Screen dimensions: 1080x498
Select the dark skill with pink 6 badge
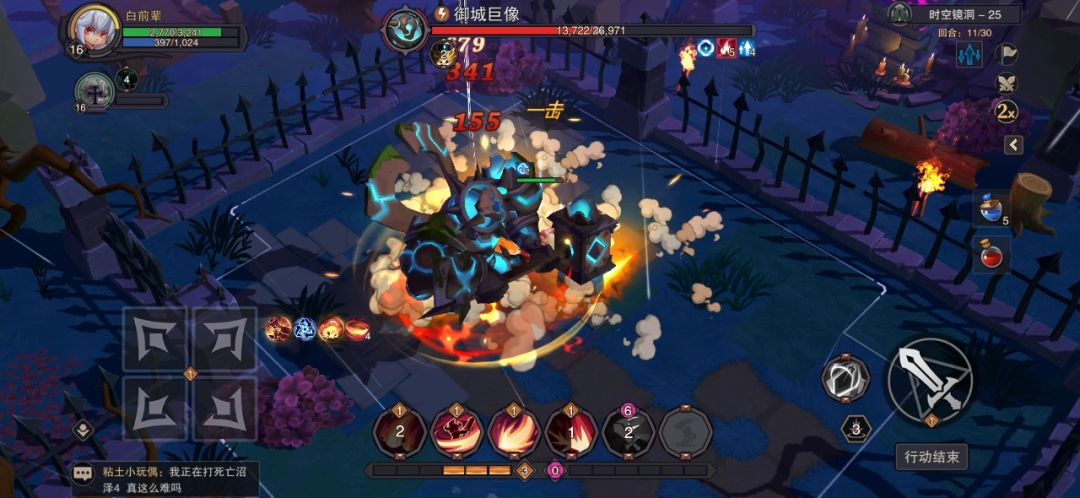[628, 433]
